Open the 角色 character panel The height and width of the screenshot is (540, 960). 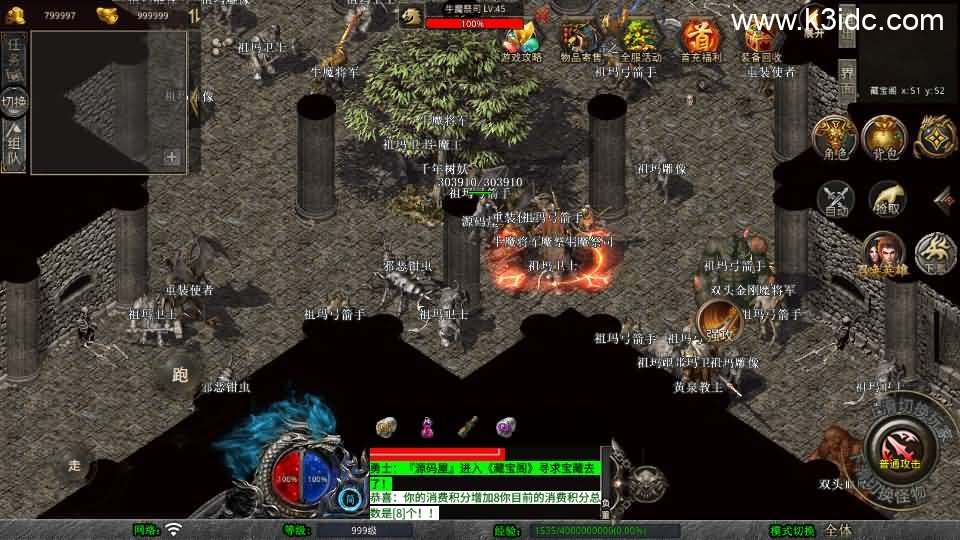click(x=831, y=136)
